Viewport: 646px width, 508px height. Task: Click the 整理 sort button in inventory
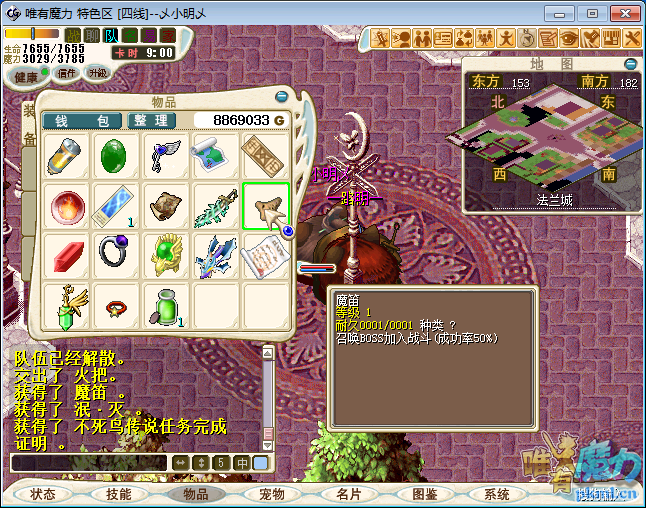coord(152,120)
